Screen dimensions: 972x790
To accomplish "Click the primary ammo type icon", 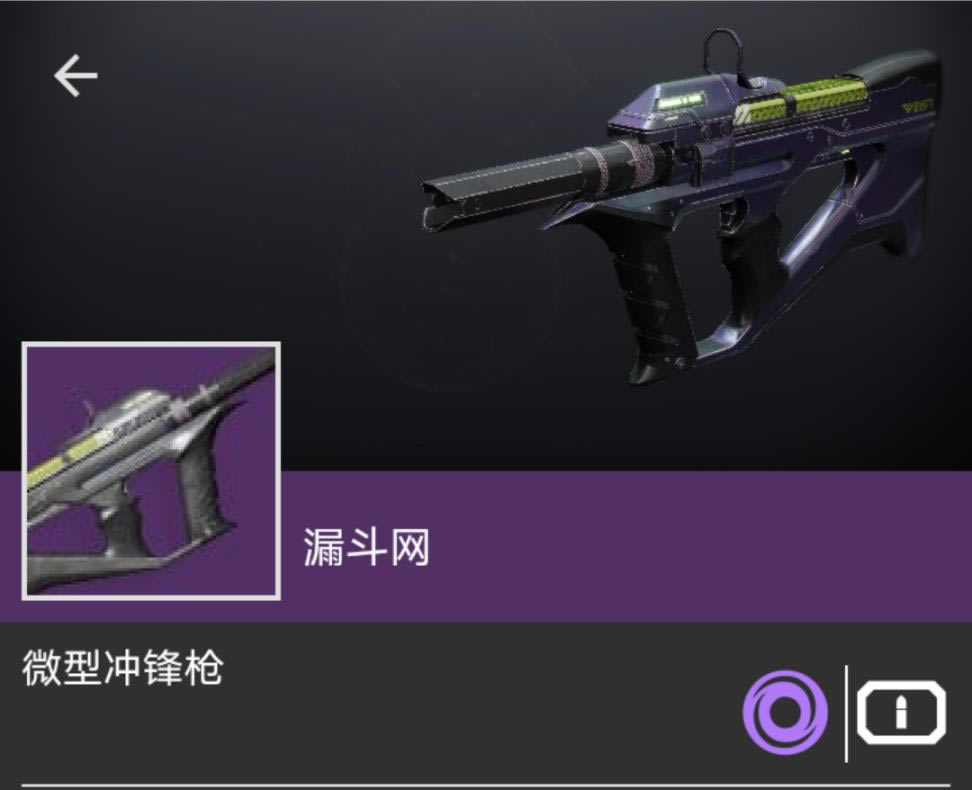I will pos(901,712).
